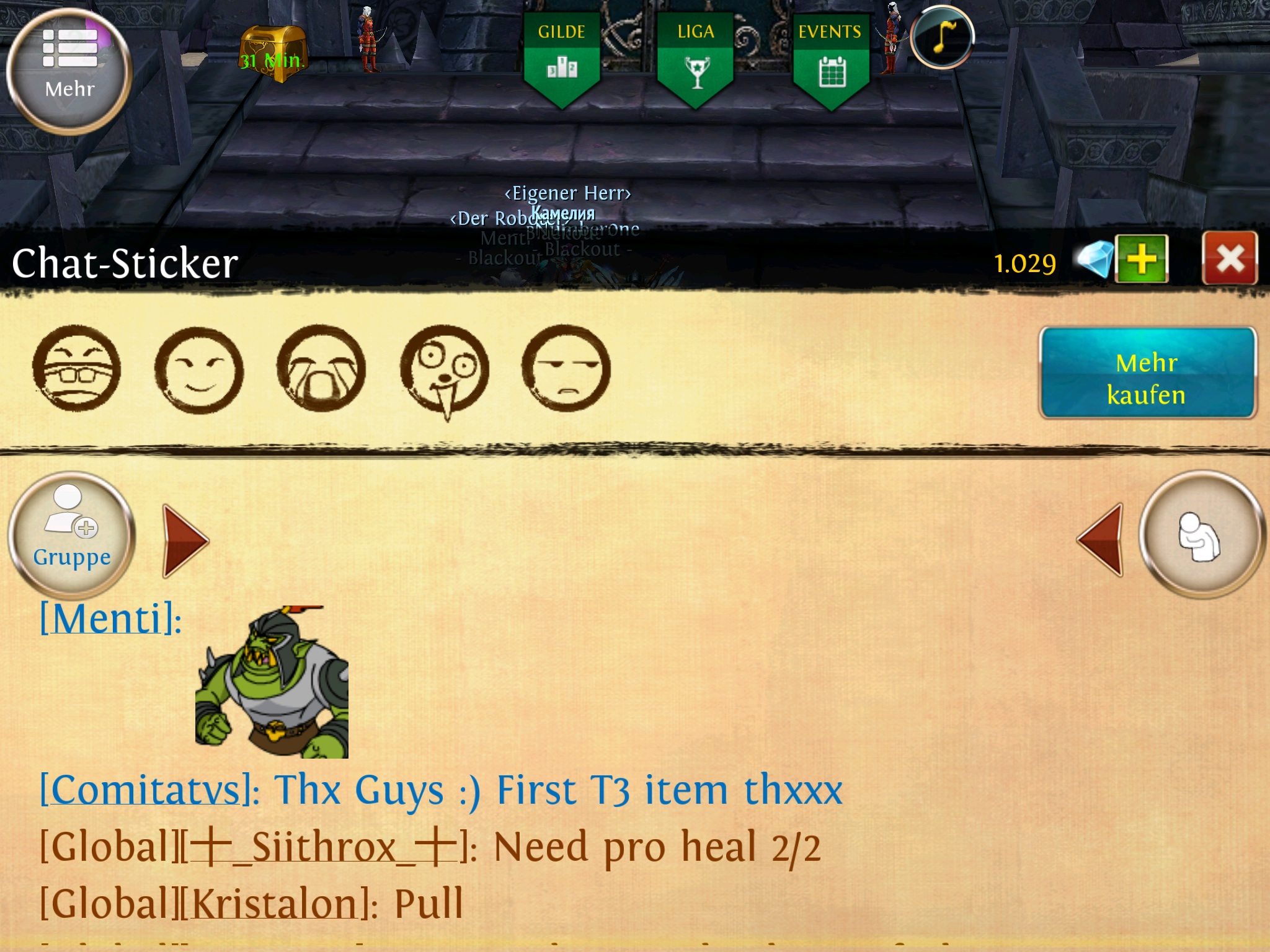Viewport: 1270px width, 952px height.
Task: Click the right-pointing red arrow
Action: click(x=185, y=540)
